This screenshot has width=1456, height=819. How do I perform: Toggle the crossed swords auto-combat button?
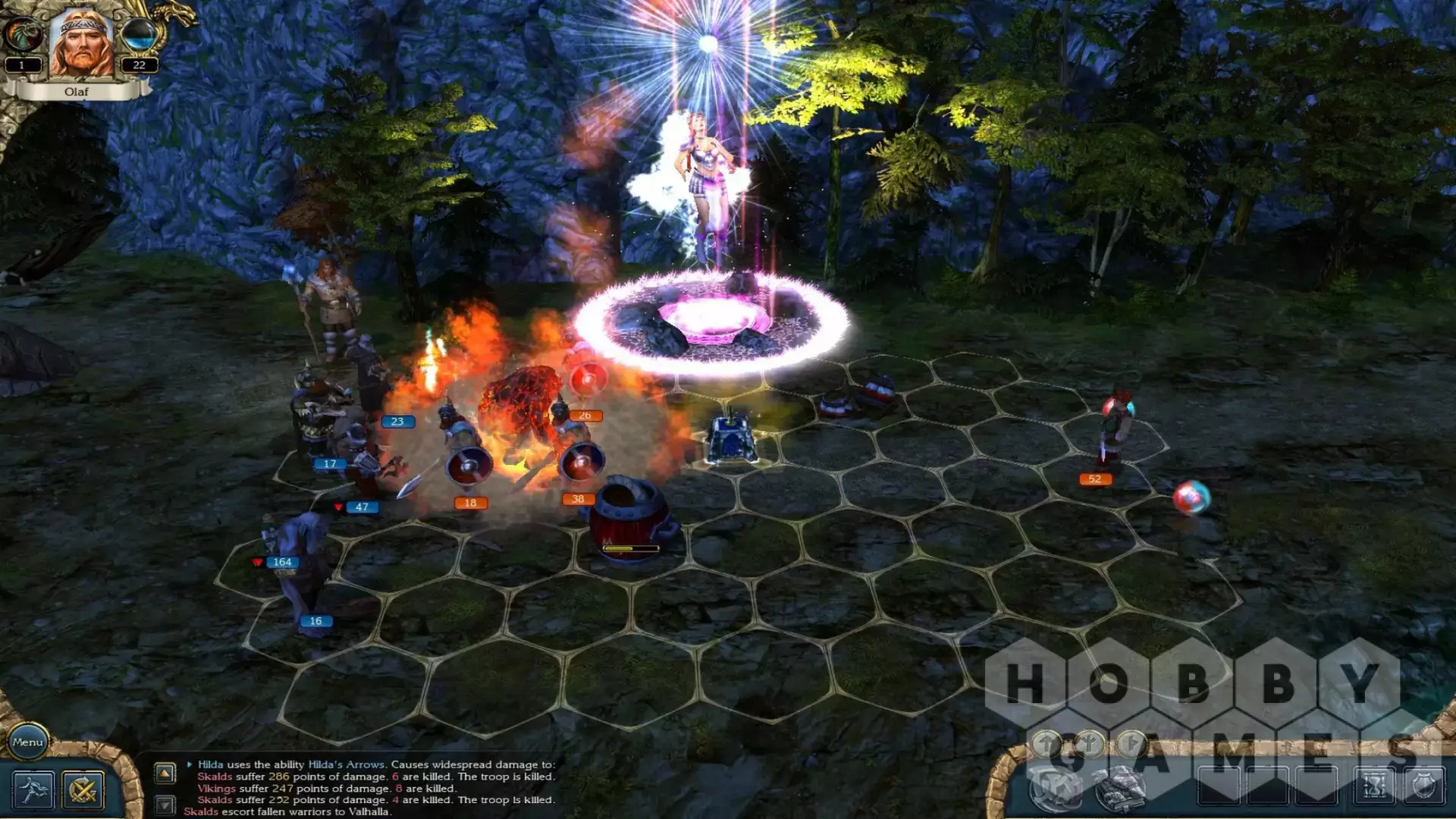click(83, 790)
